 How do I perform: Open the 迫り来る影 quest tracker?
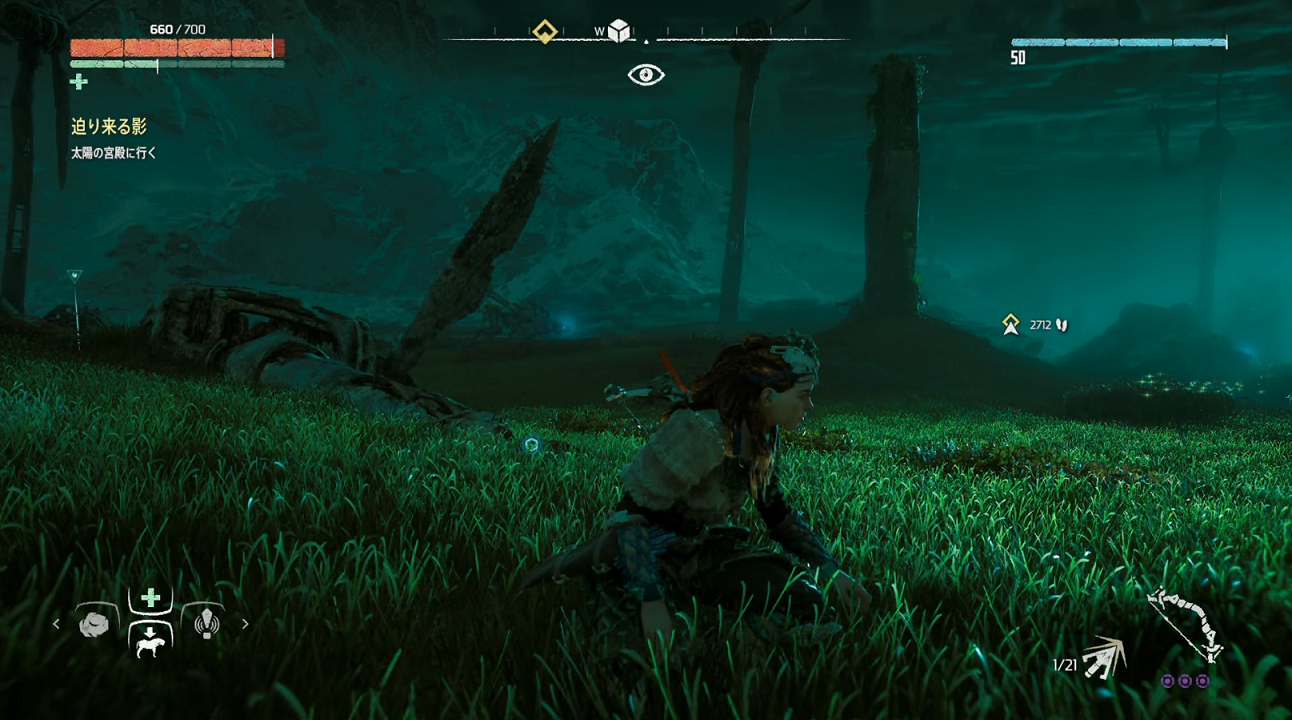tap(109, 126)
